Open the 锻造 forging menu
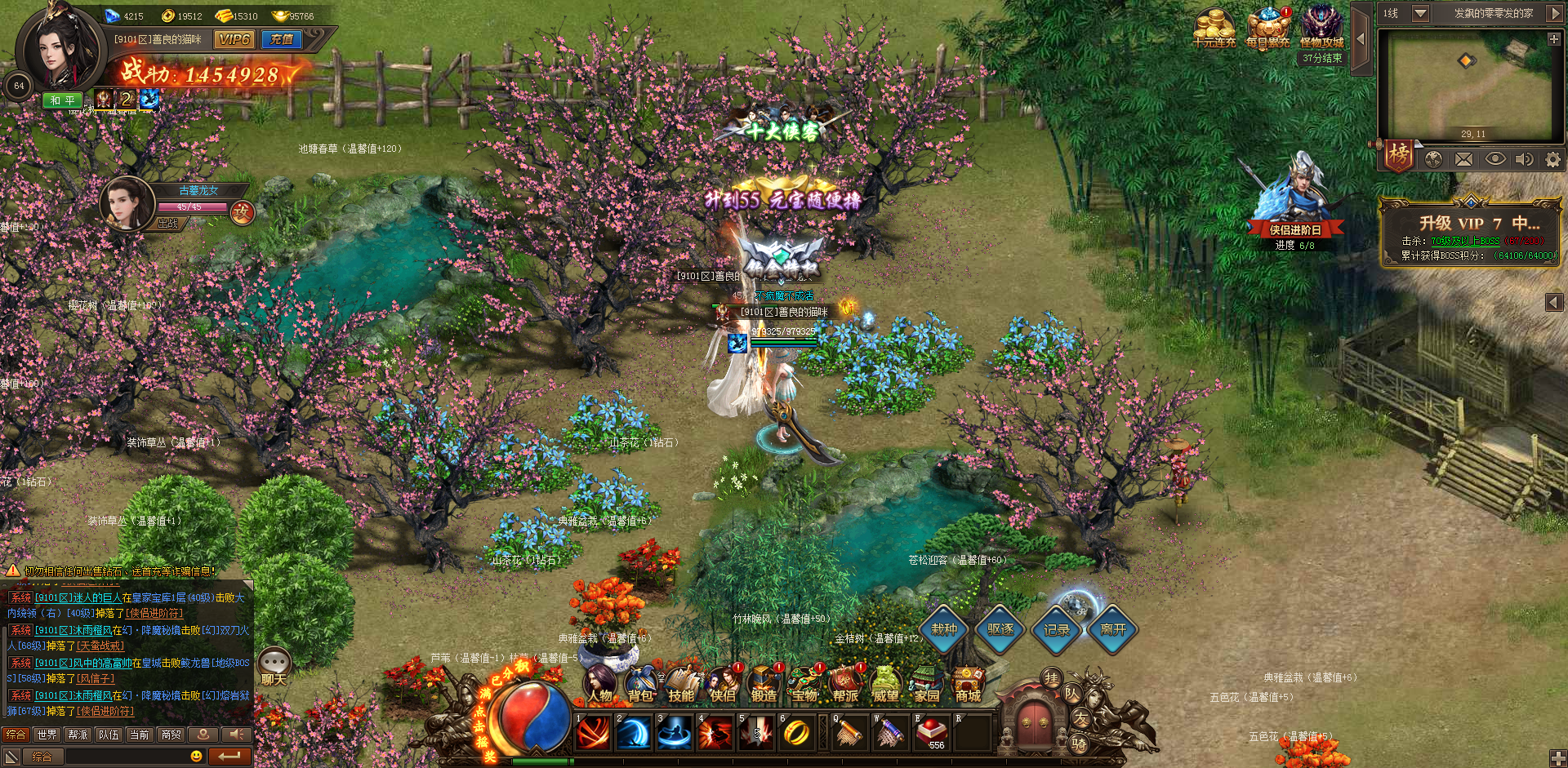This screenshot has height=768, width=1568. (x=764, y=686)
